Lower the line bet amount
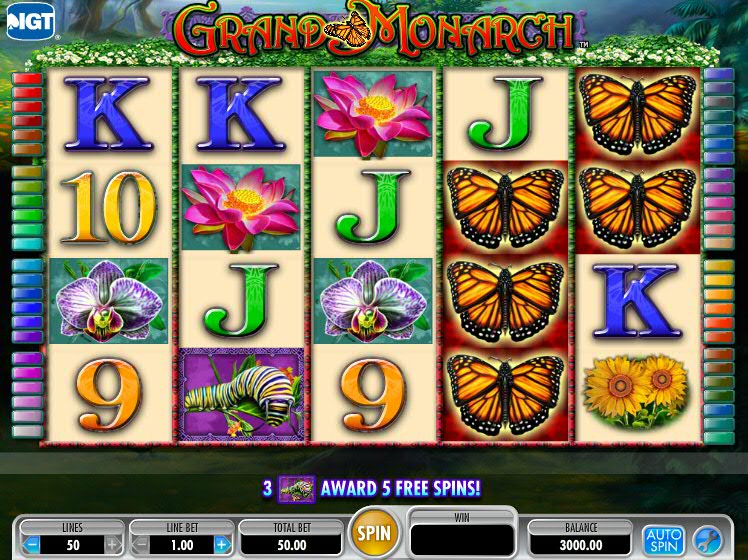748x560 pixels. point(141,544)
